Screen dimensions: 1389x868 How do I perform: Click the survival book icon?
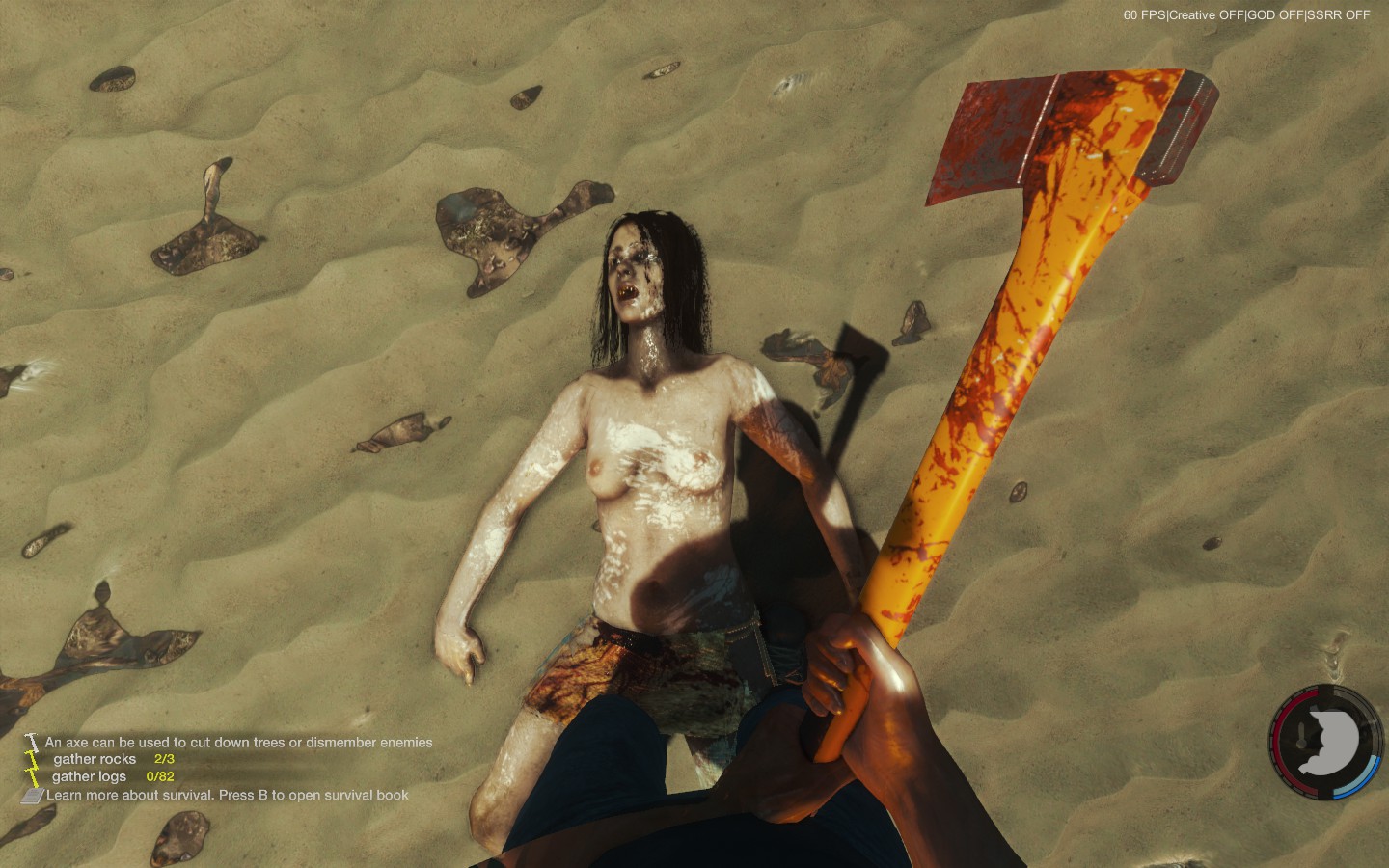tap(33, 796)
